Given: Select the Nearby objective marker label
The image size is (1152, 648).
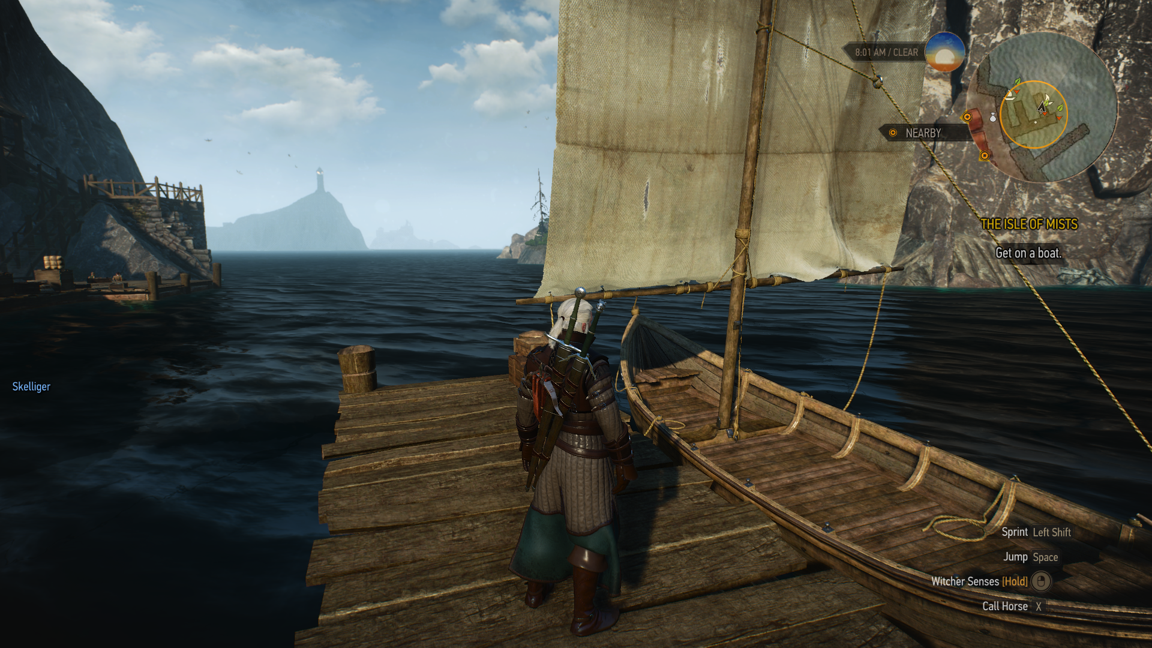Looking at the screenshot, I should (922, 132).
